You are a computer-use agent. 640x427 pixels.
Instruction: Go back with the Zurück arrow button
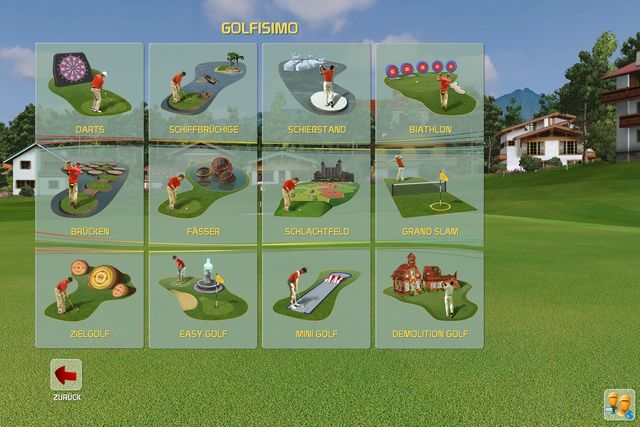(66, 376)
